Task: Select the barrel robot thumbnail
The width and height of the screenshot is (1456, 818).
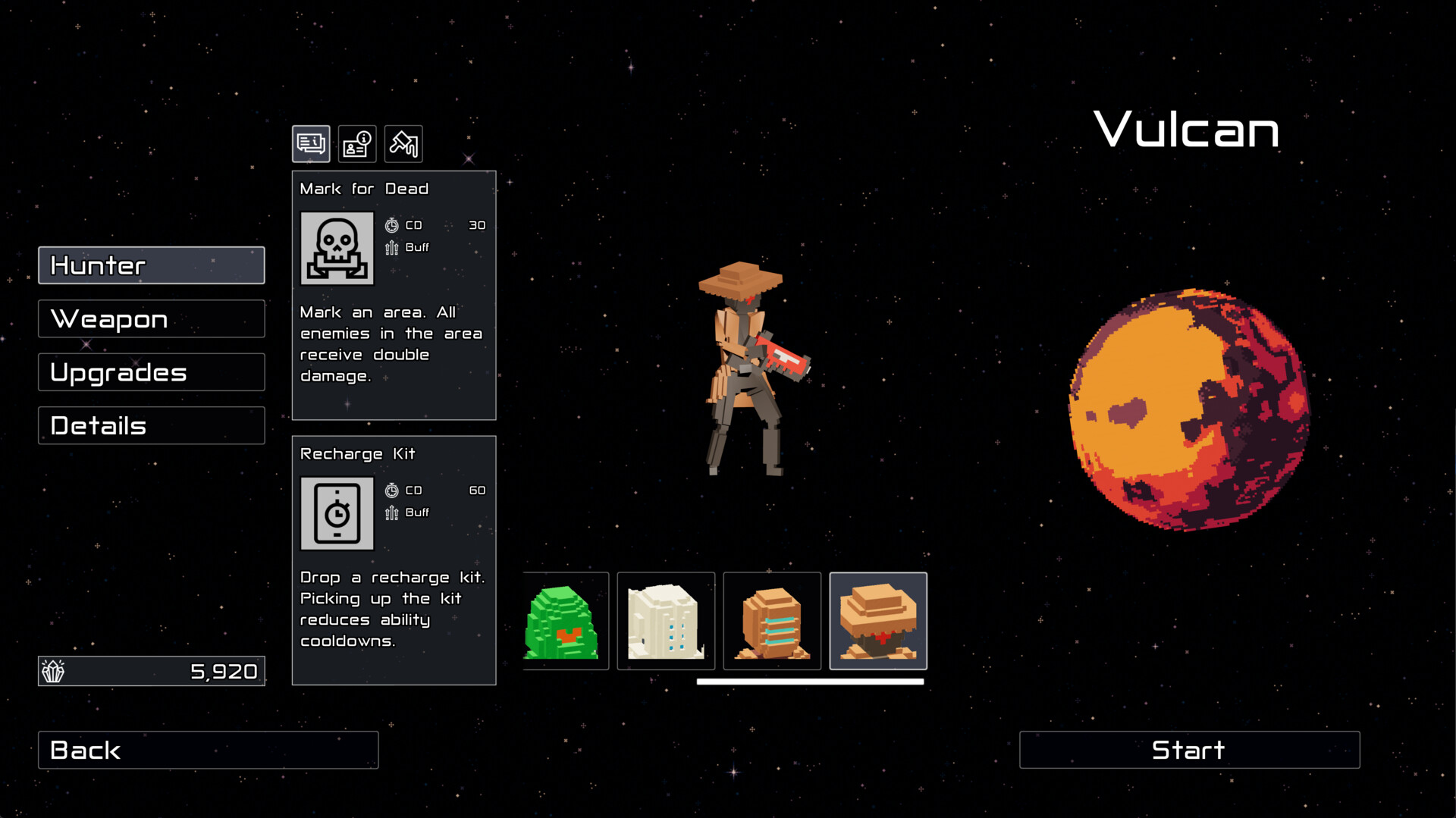Action: [772, 620]
